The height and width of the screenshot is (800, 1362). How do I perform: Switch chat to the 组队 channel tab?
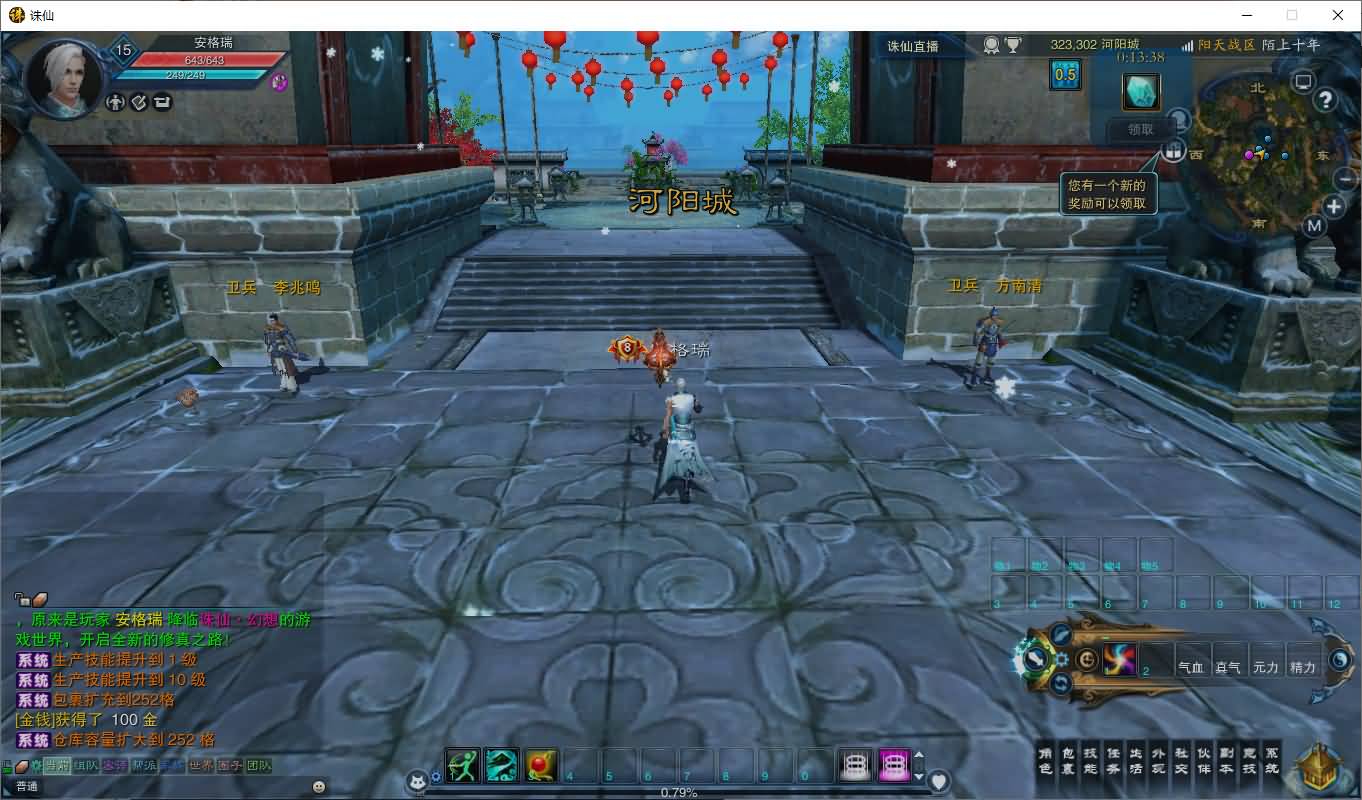[86, 766]
